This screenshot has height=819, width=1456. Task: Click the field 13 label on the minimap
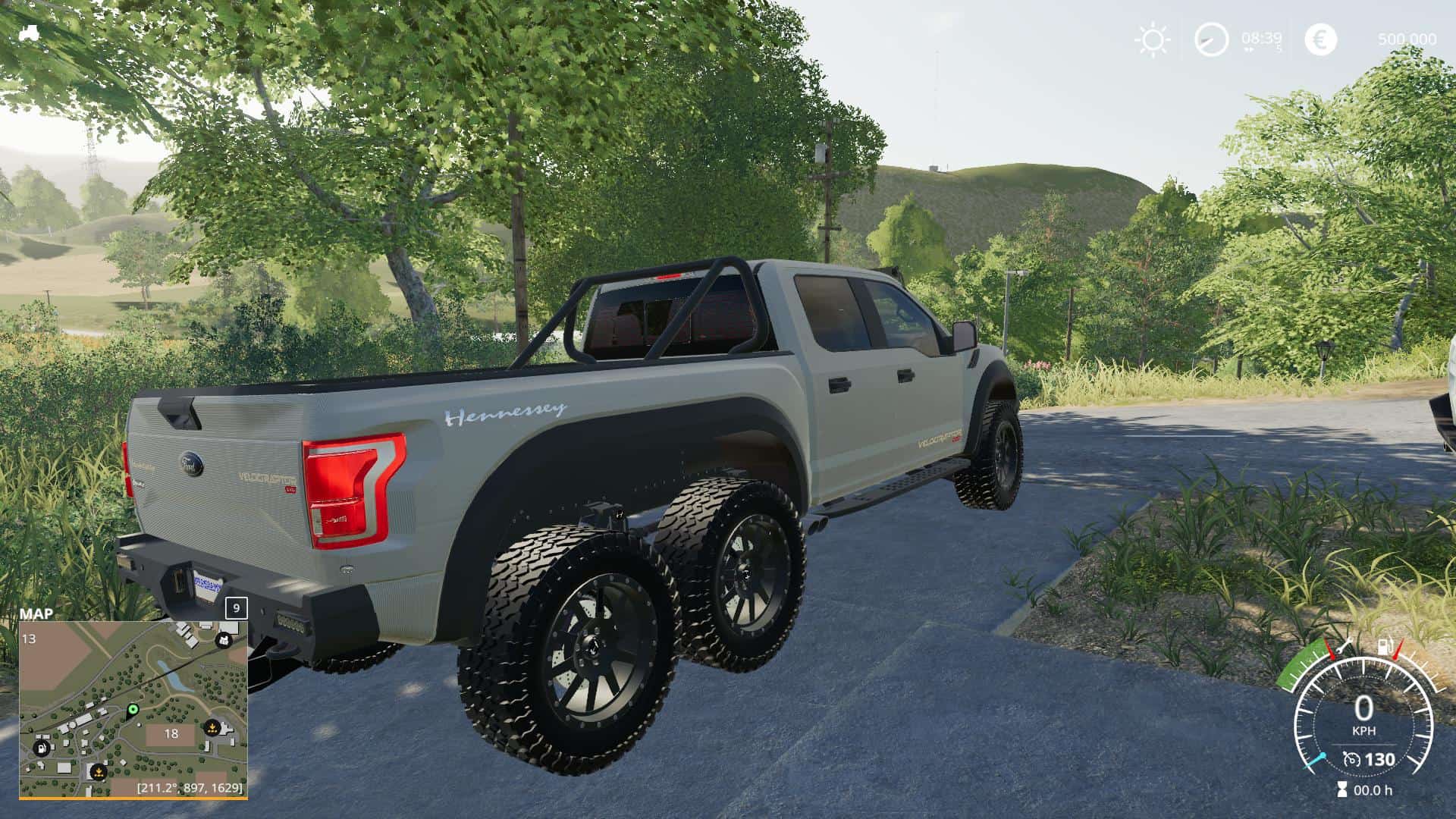[x=30, y=639]
